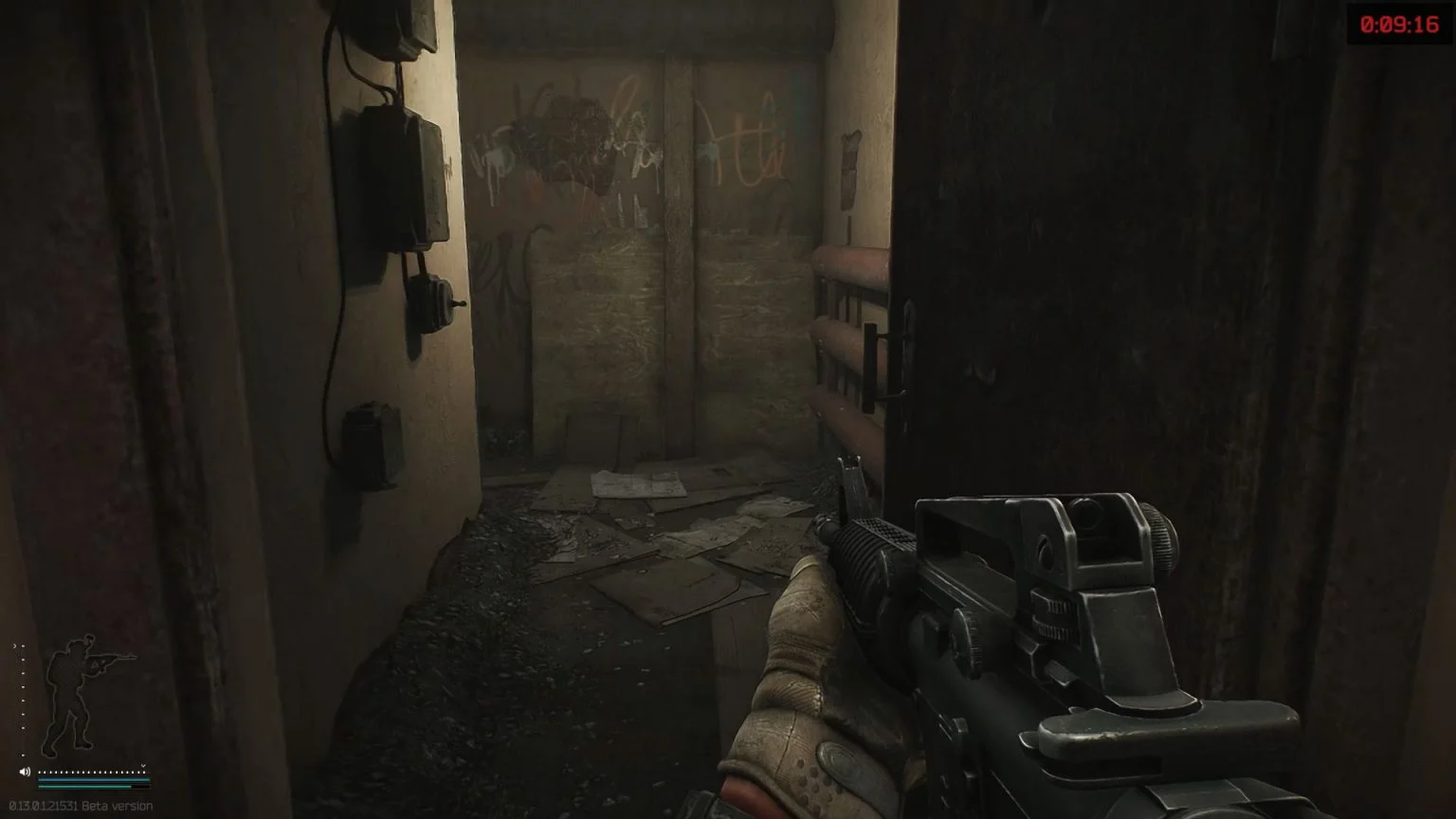
Task: Select the green energy bar below it
Action: pos(85,786)
